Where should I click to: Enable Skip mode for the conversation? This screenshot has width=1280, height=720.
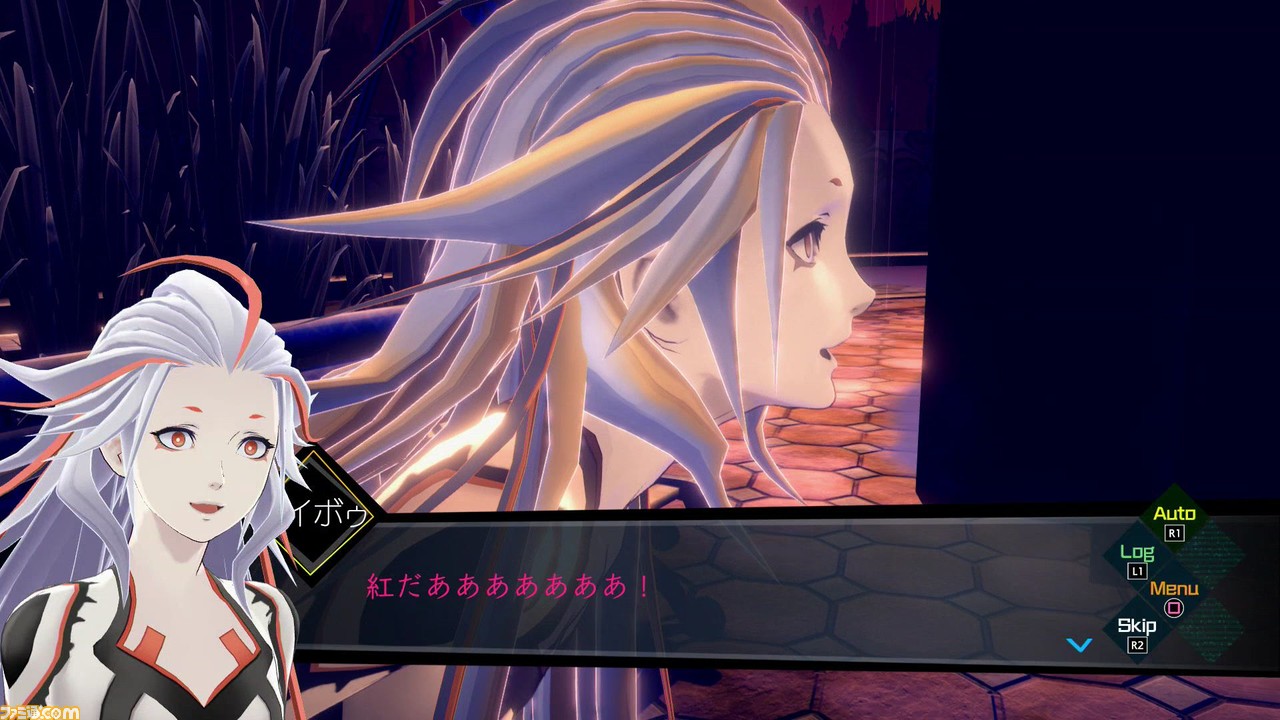[1135, 627]
